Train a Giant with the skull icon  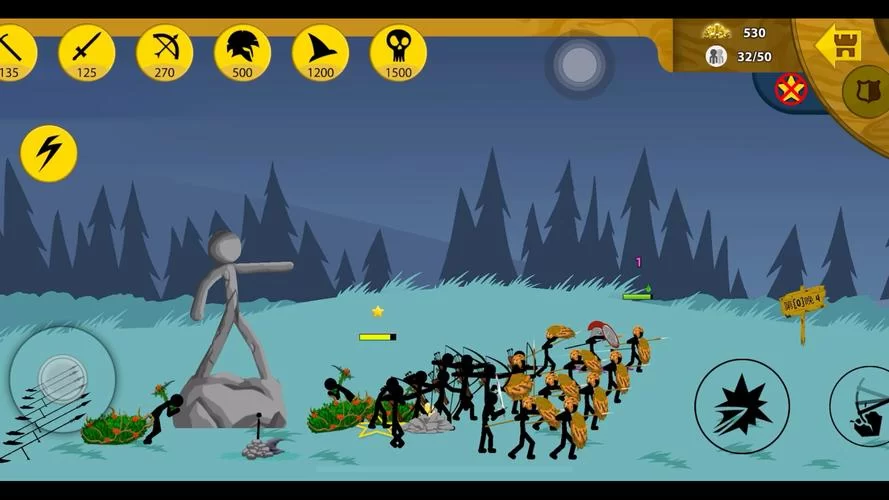pos(398,51)
